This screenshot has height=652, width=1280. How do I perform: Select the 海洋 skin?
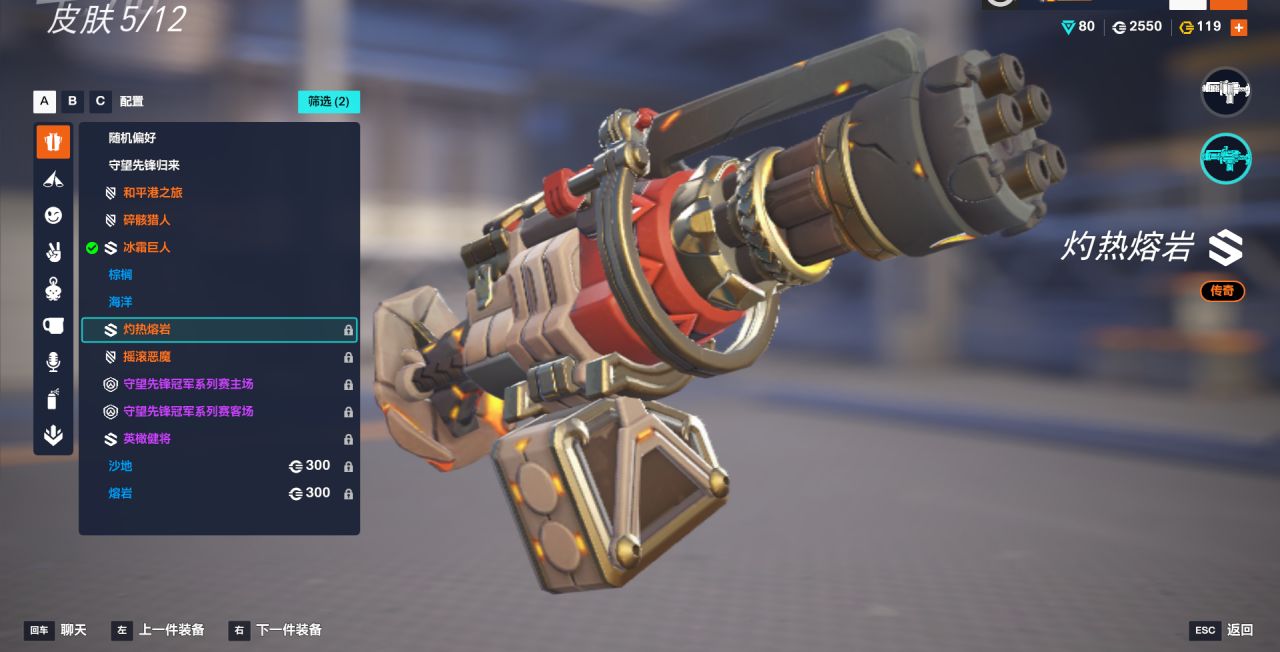click(120, 302)
